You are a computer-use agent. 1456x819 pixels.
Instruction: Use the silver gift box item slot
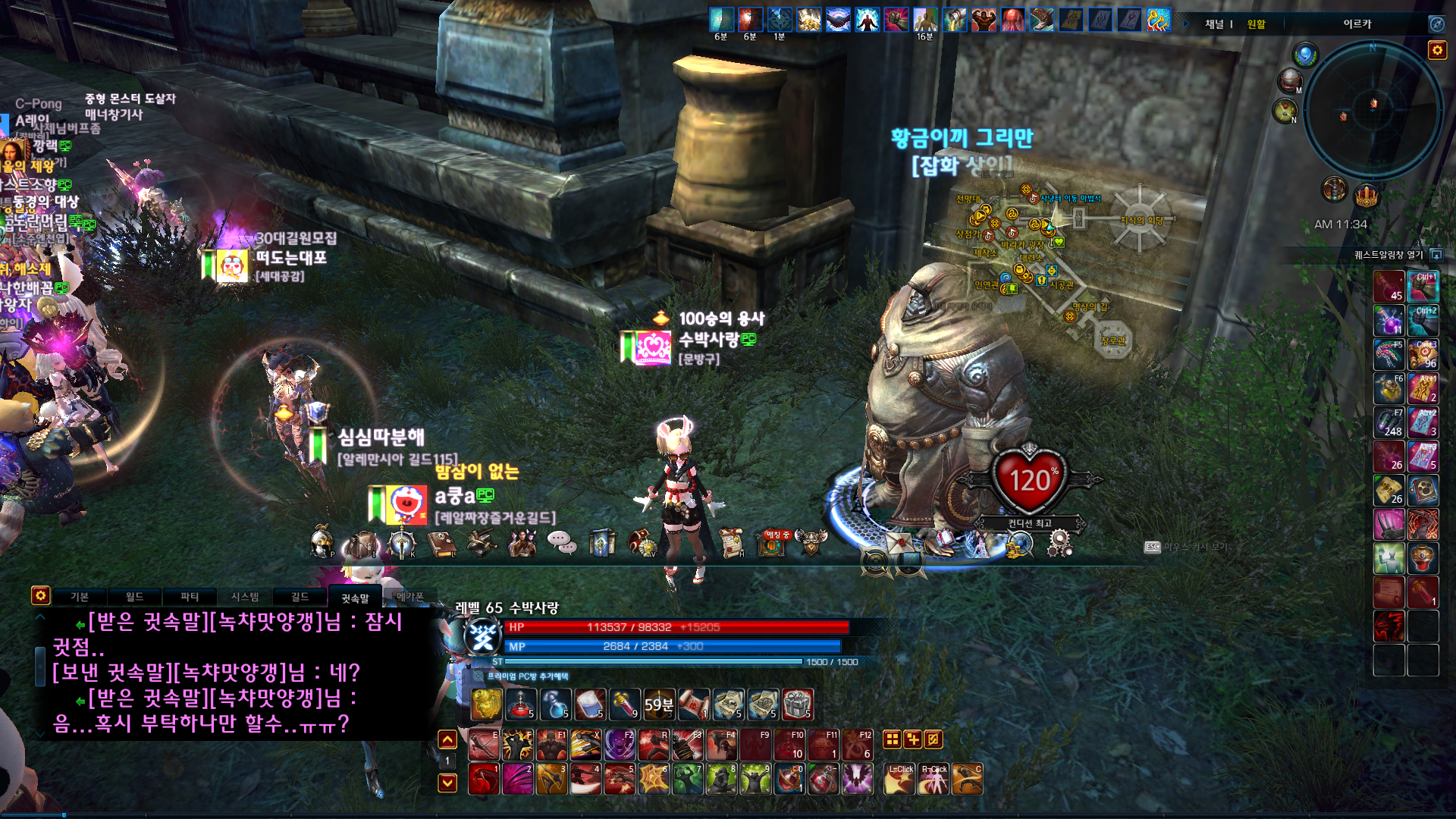click(797, 704)
